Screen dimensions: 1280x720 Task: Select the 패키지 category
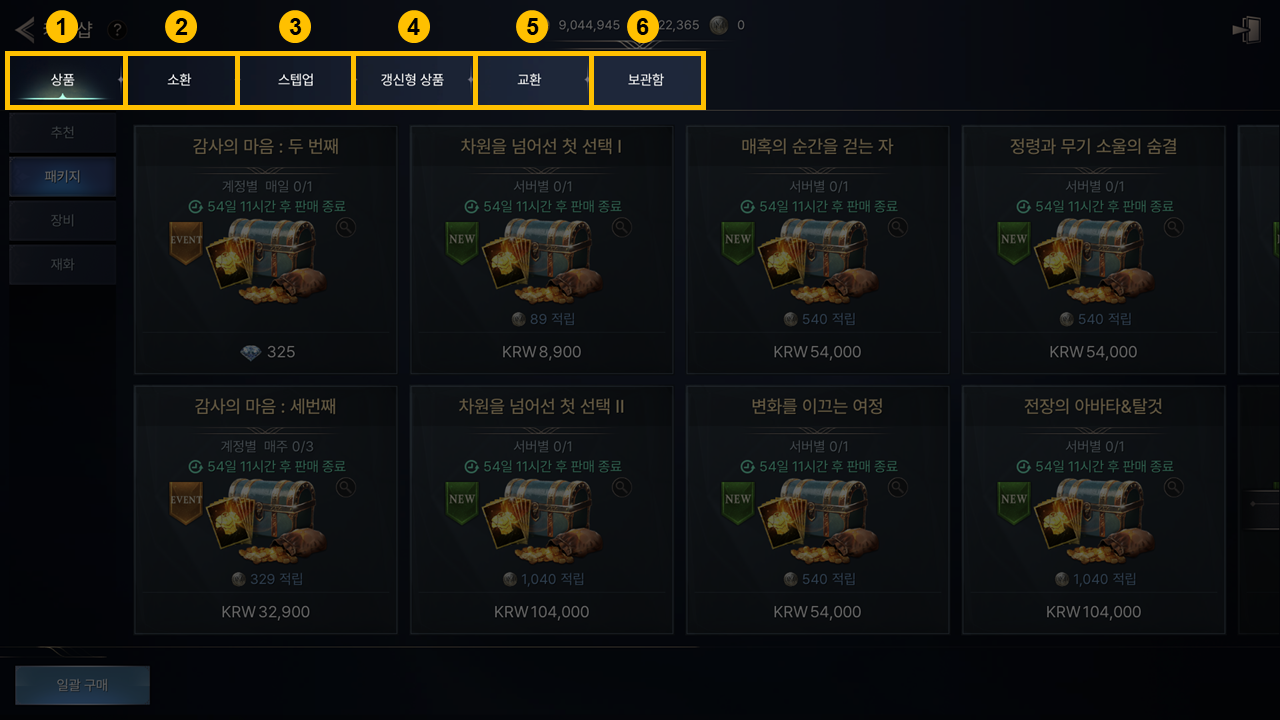(x=62, y=176)
